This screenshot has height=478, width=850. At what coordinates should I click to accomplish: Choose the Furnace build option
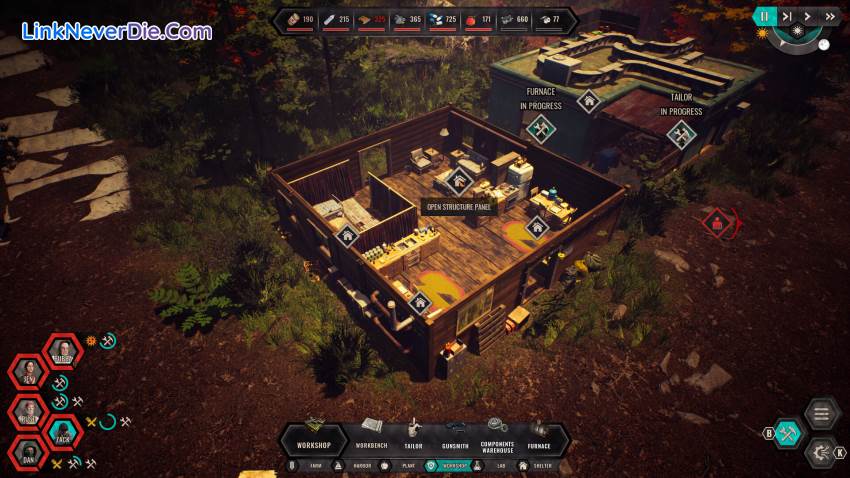[540, 434]
